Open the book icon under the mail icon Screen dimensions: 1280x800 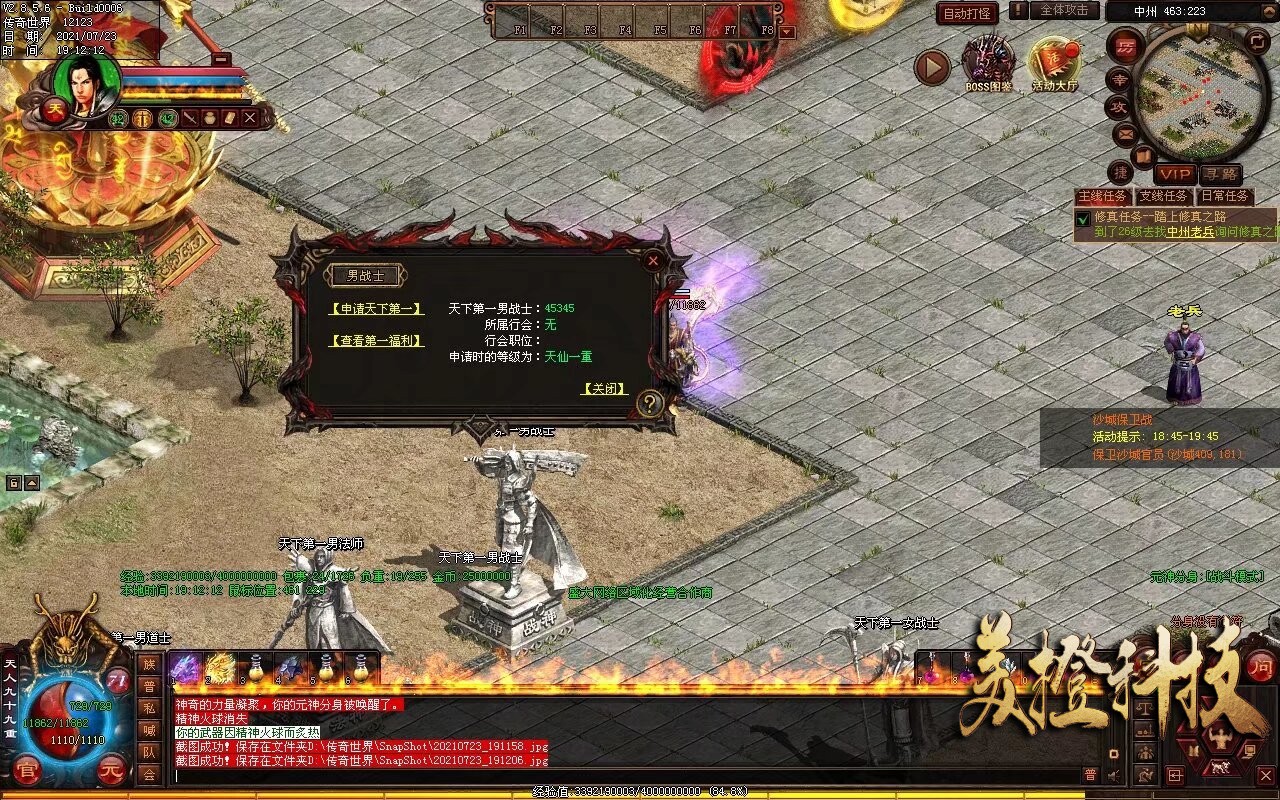[x=1141, y=155]
